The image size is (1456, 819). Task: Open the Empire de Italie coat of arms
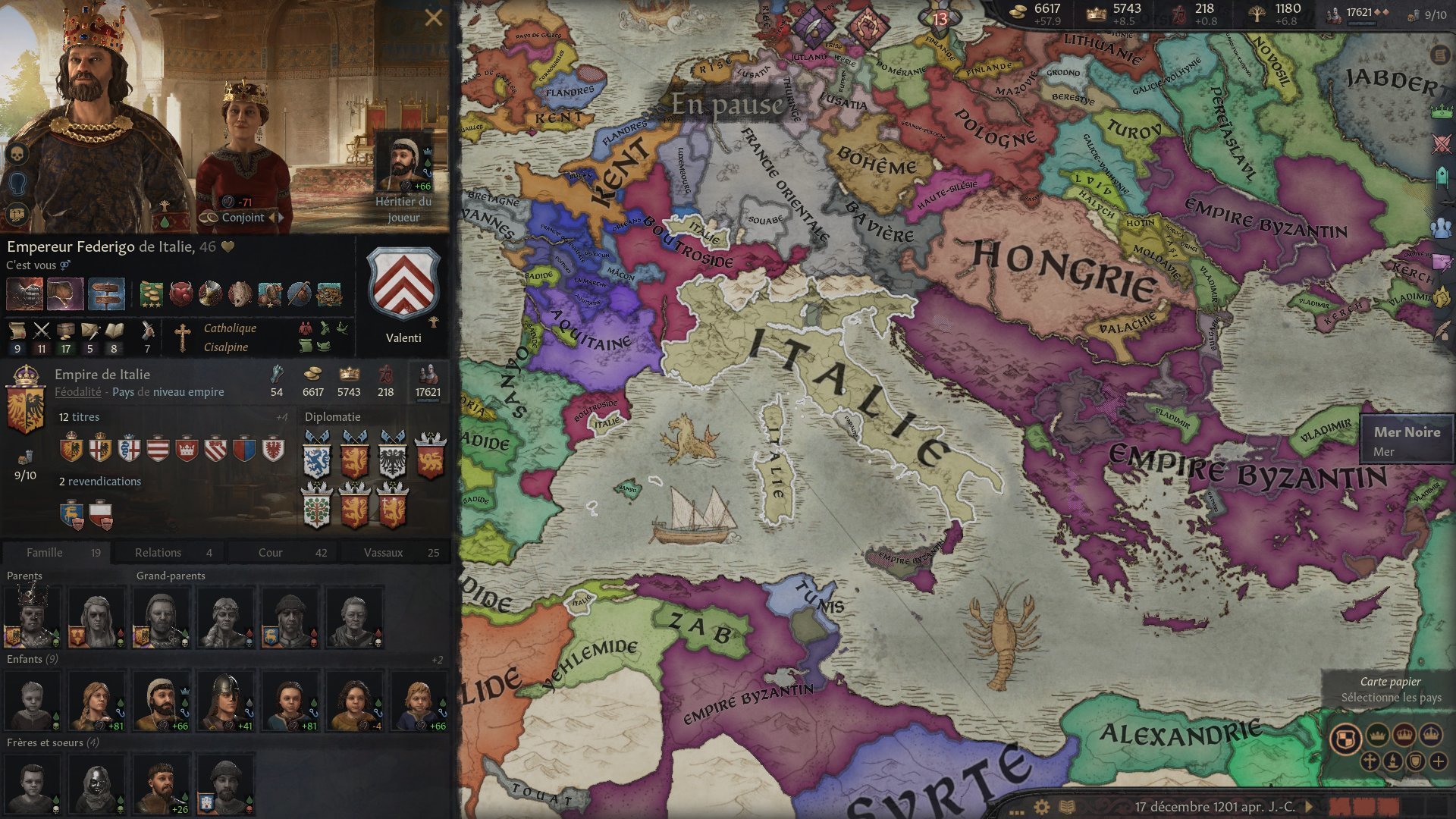[x=25, y=400]
